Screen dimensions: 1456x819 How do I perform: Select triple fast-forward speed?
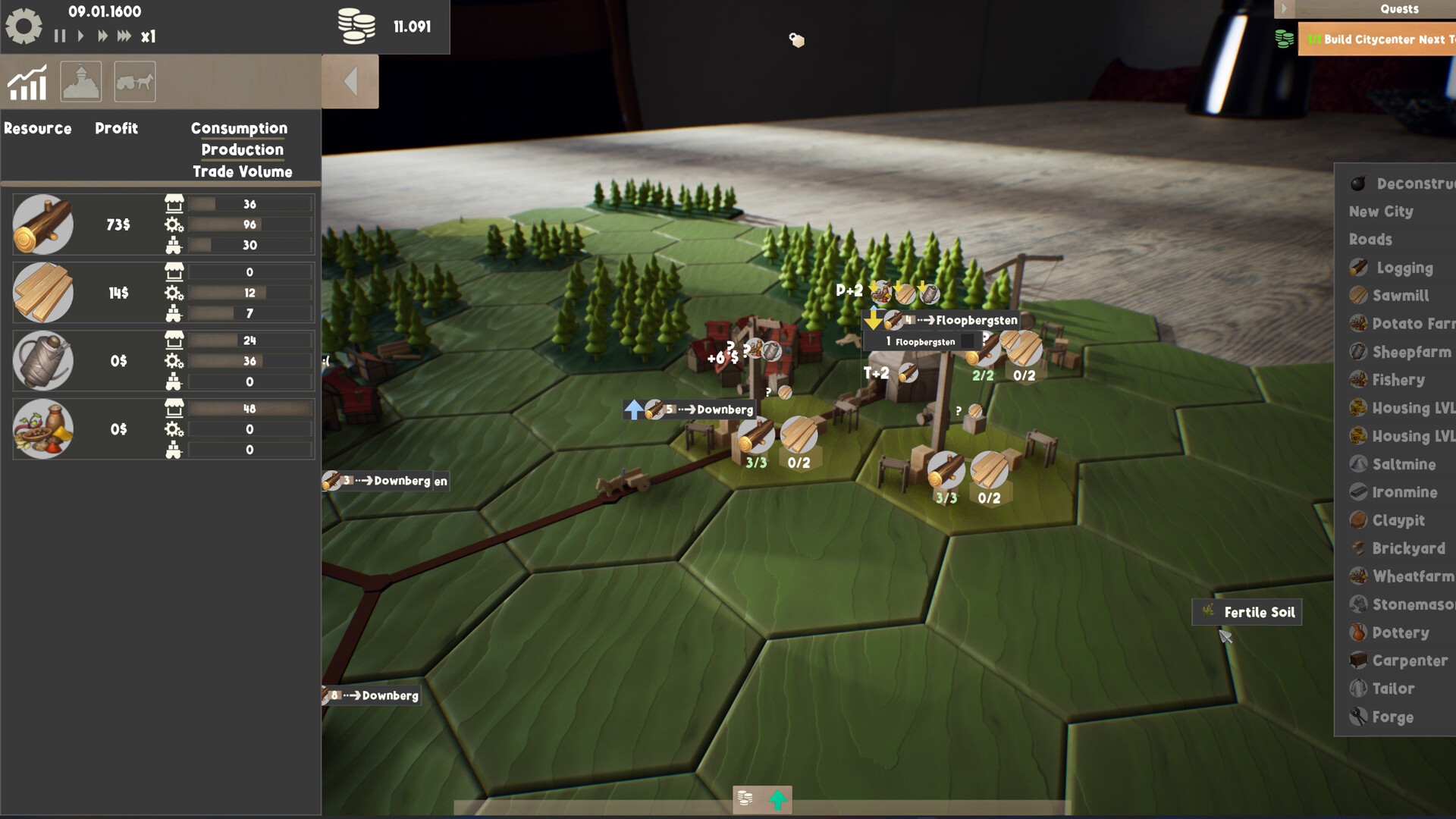click(x=124, y=36)
